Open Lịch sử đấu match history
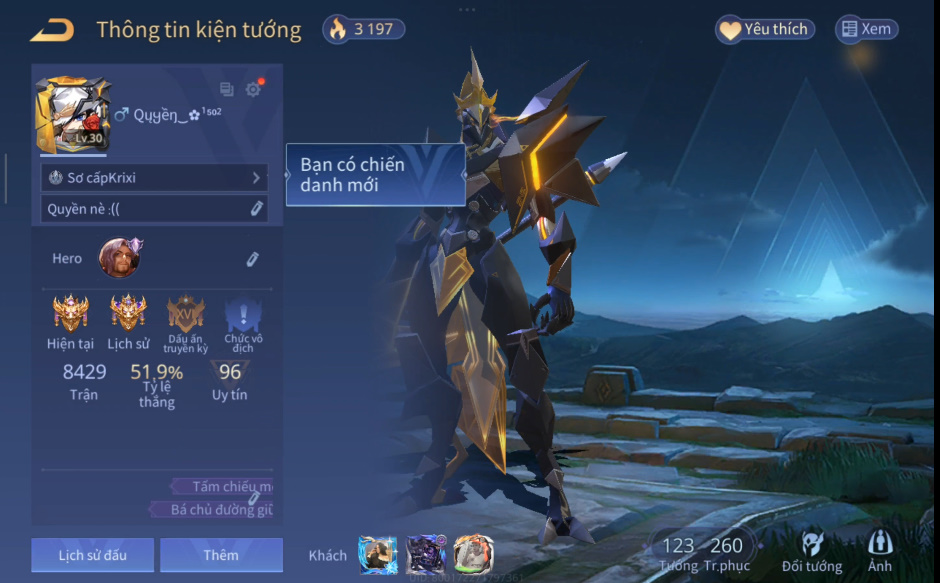This screenshot has width=940, height=583. coord(92,555)
